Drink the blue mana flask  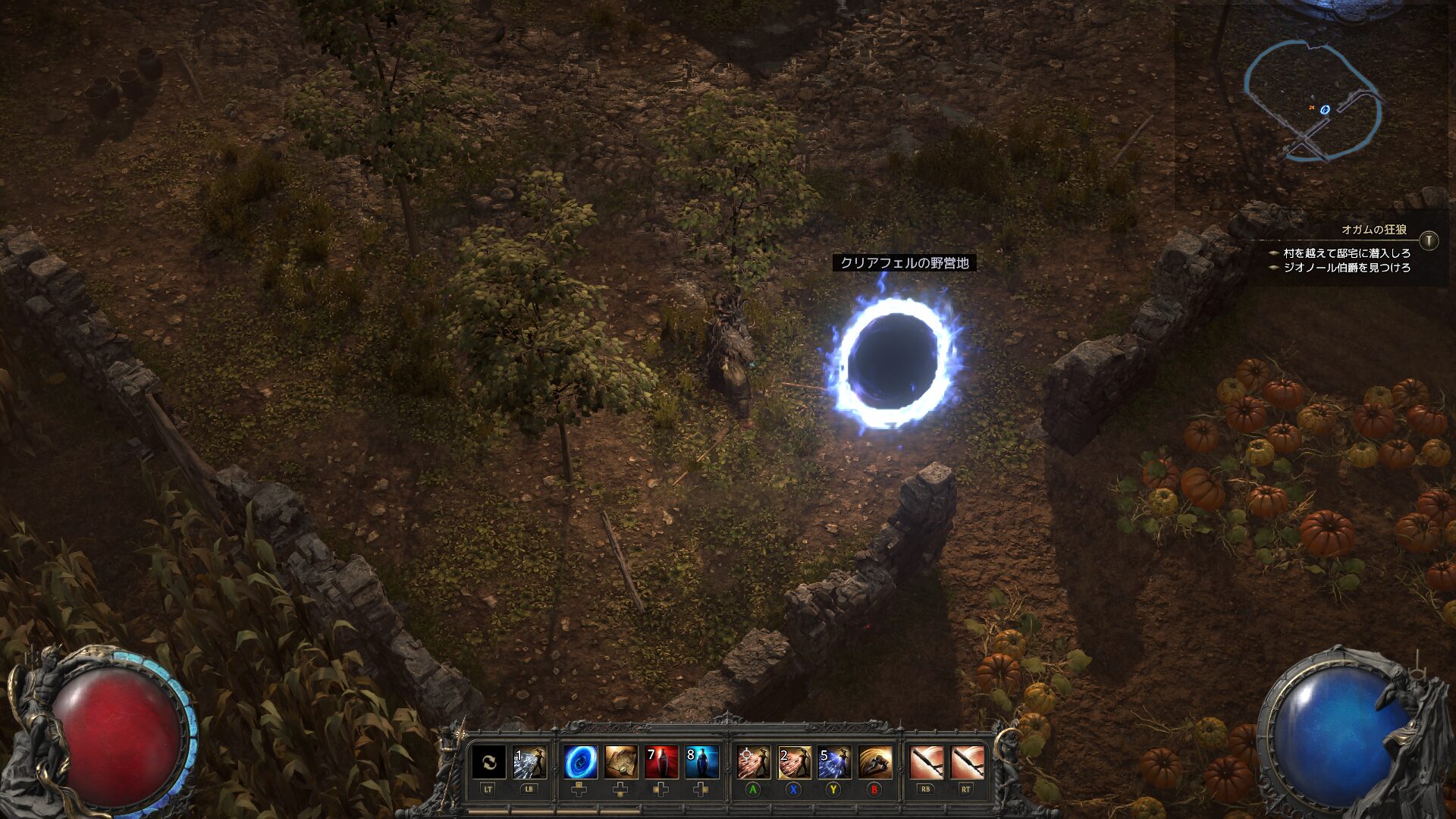pos(701,763)
